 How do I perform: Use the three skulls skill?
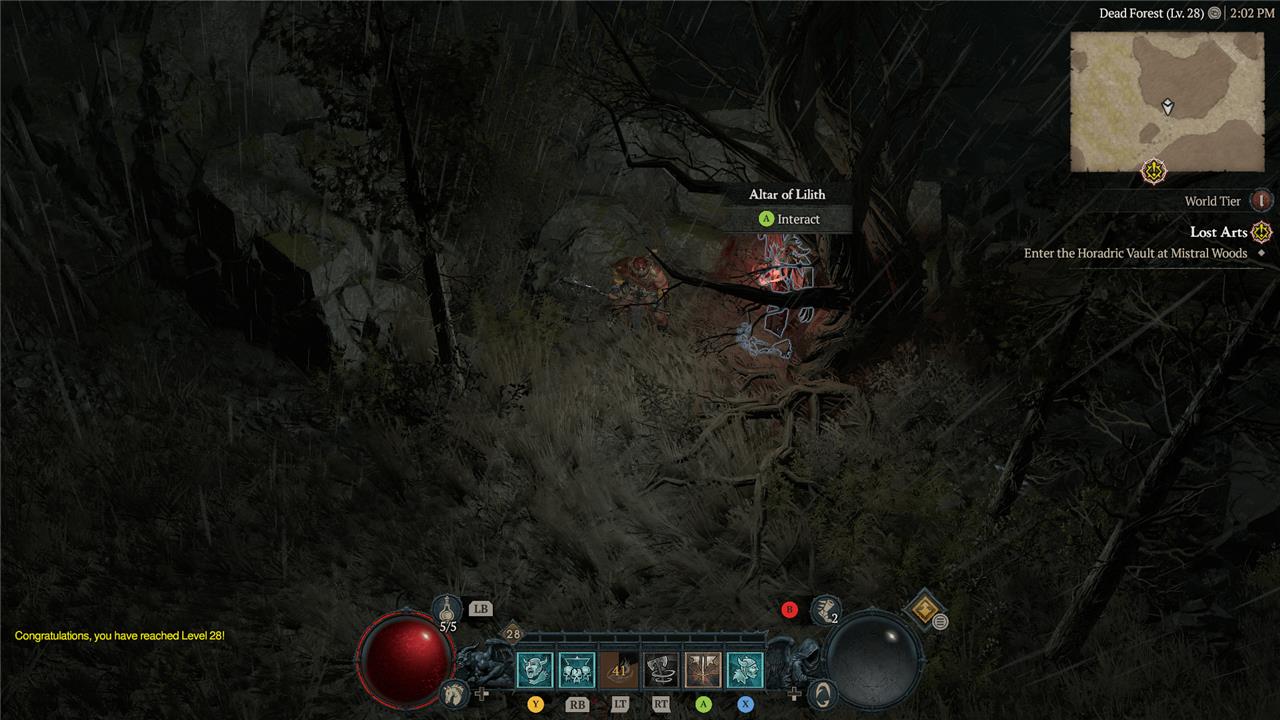[577, 670]
